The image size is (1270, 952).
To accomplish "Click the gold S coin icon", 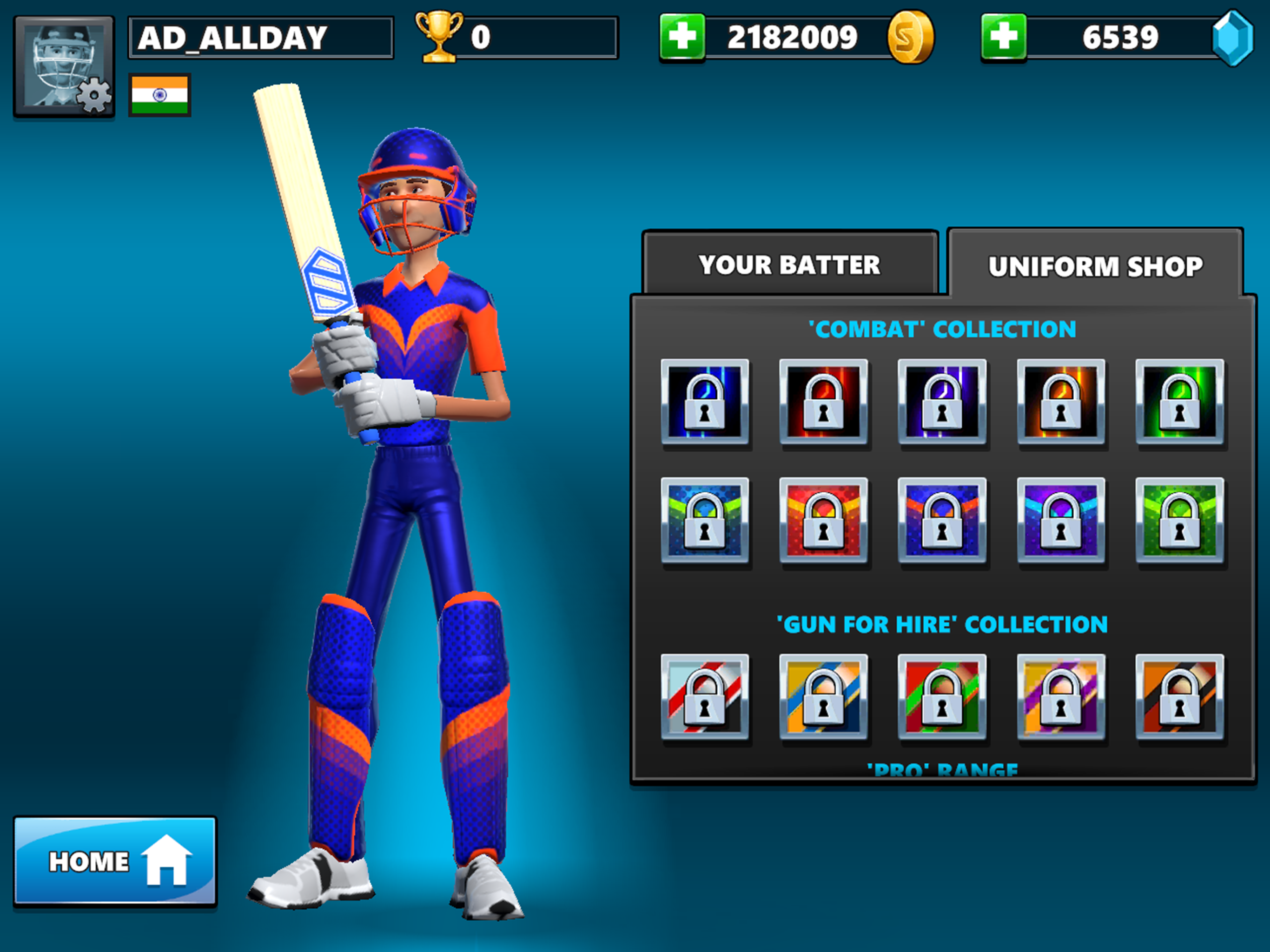I will click(912, 37).
